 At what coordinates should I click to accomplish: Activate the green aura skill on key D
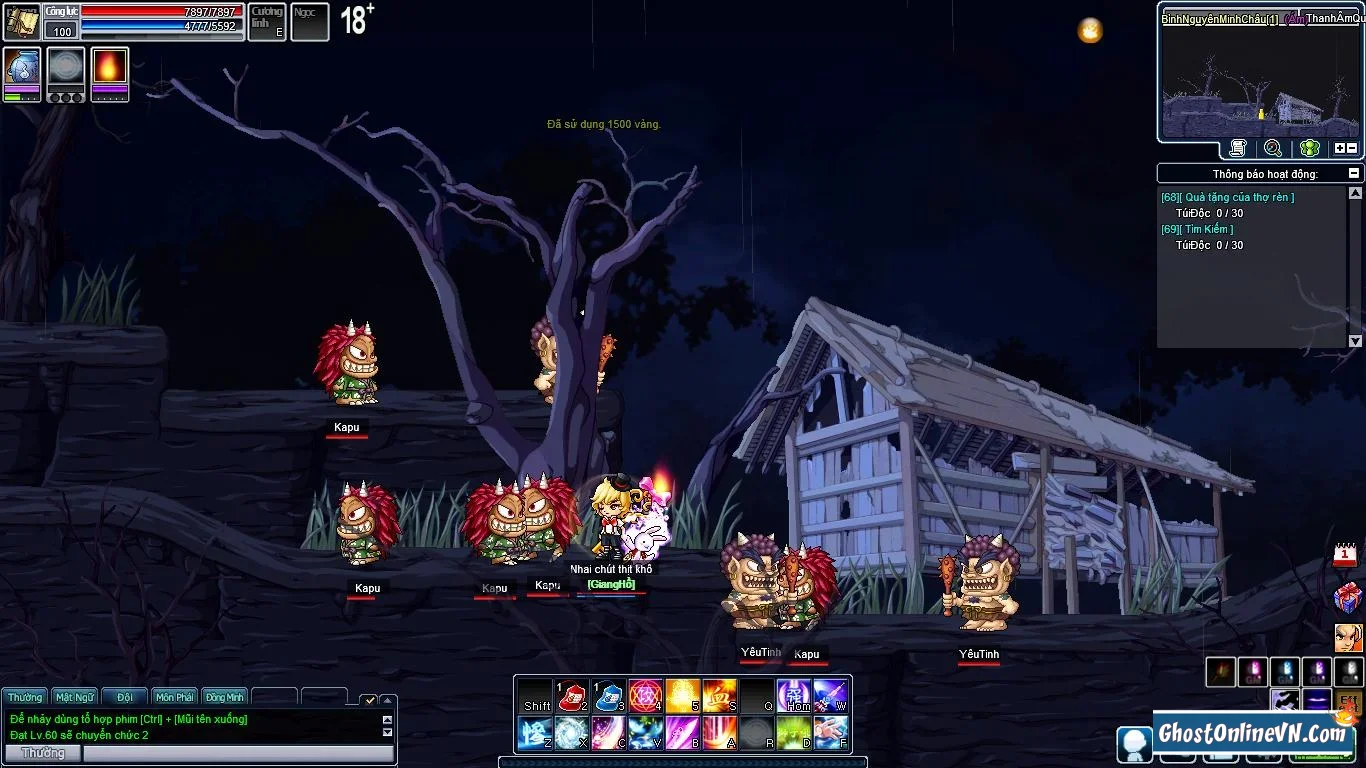[793, 733]
